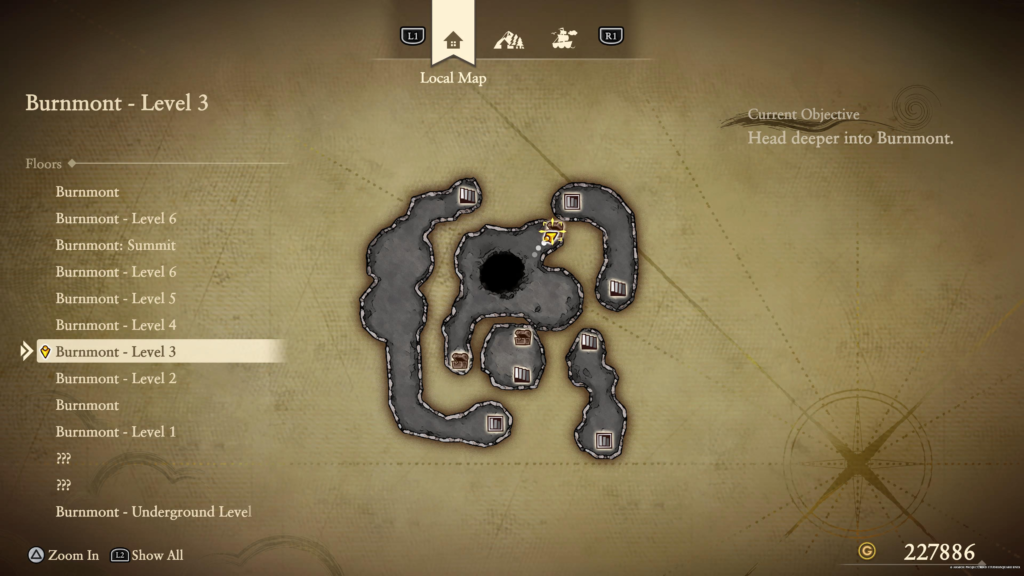
Task: Open the sailing ship world map tab
Action: click(x=564, y=40)
